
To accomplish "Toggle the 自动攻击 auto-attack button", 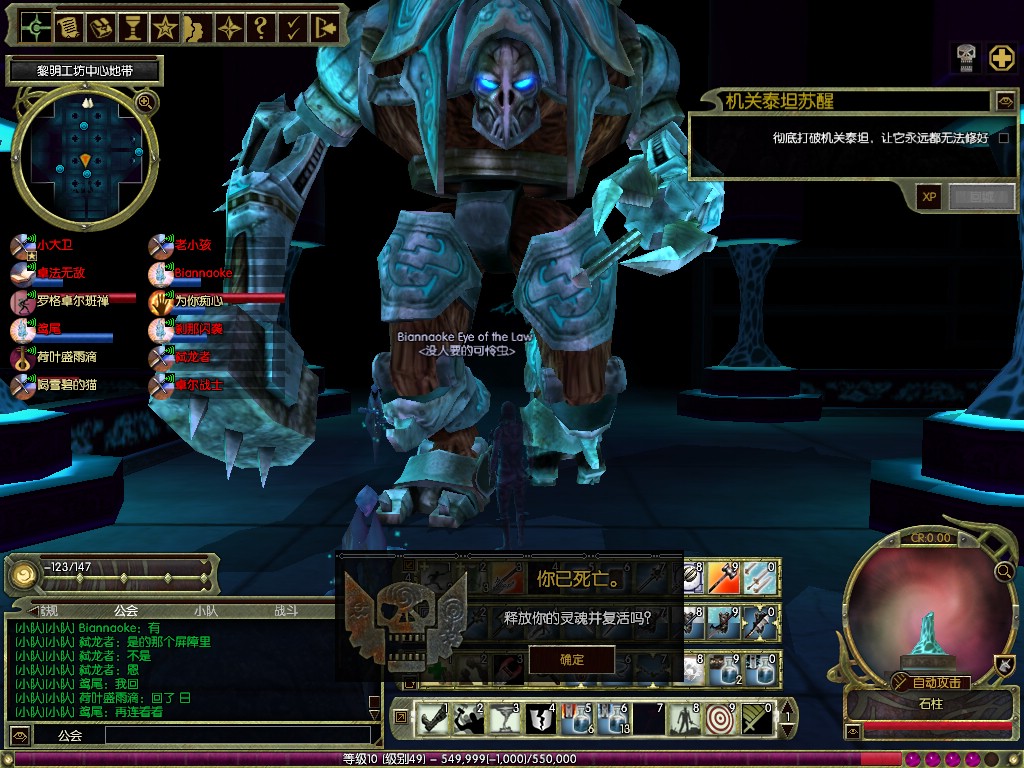I will 929,682.
